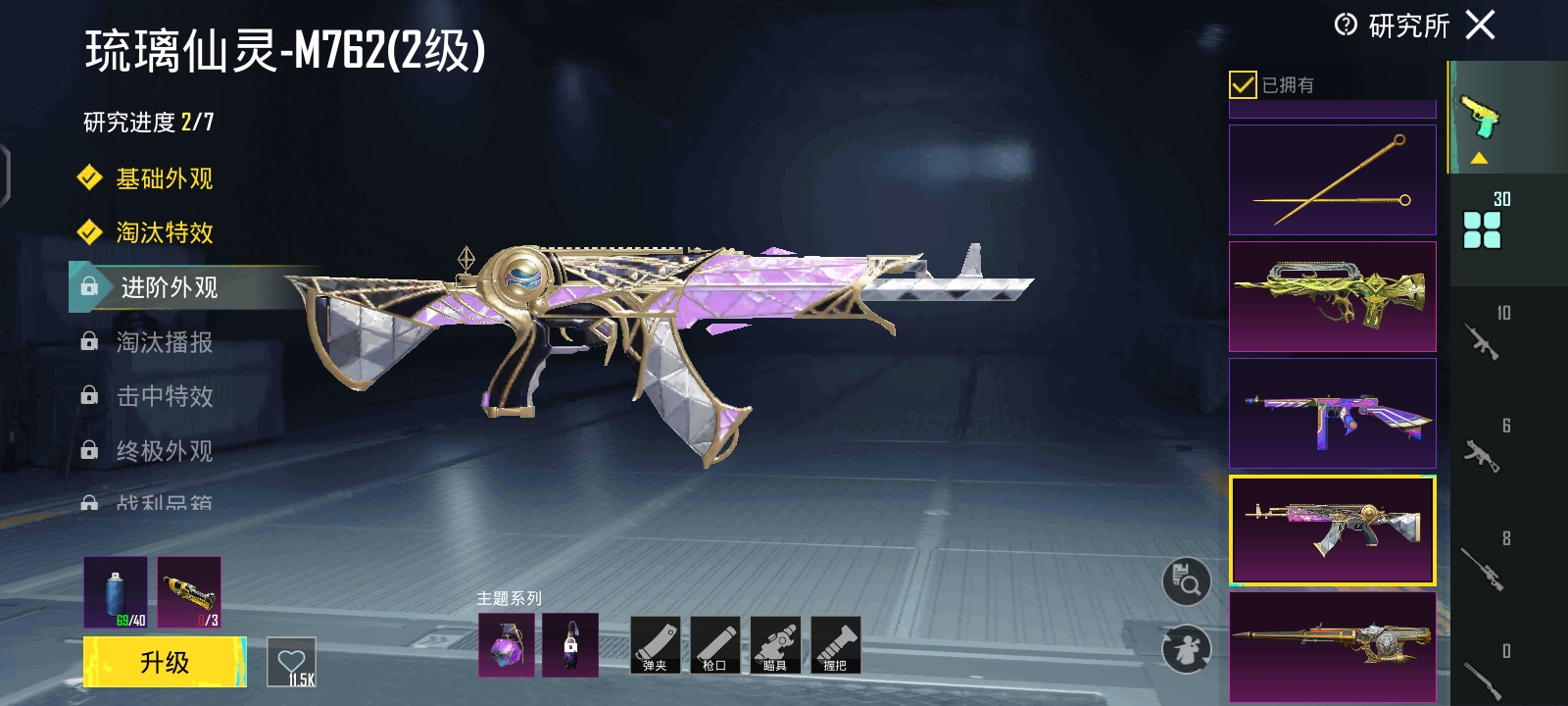Screen dimensions: 1568x706
Task: View the locked 击中特效 stage
Action: [x=164, y=396]
